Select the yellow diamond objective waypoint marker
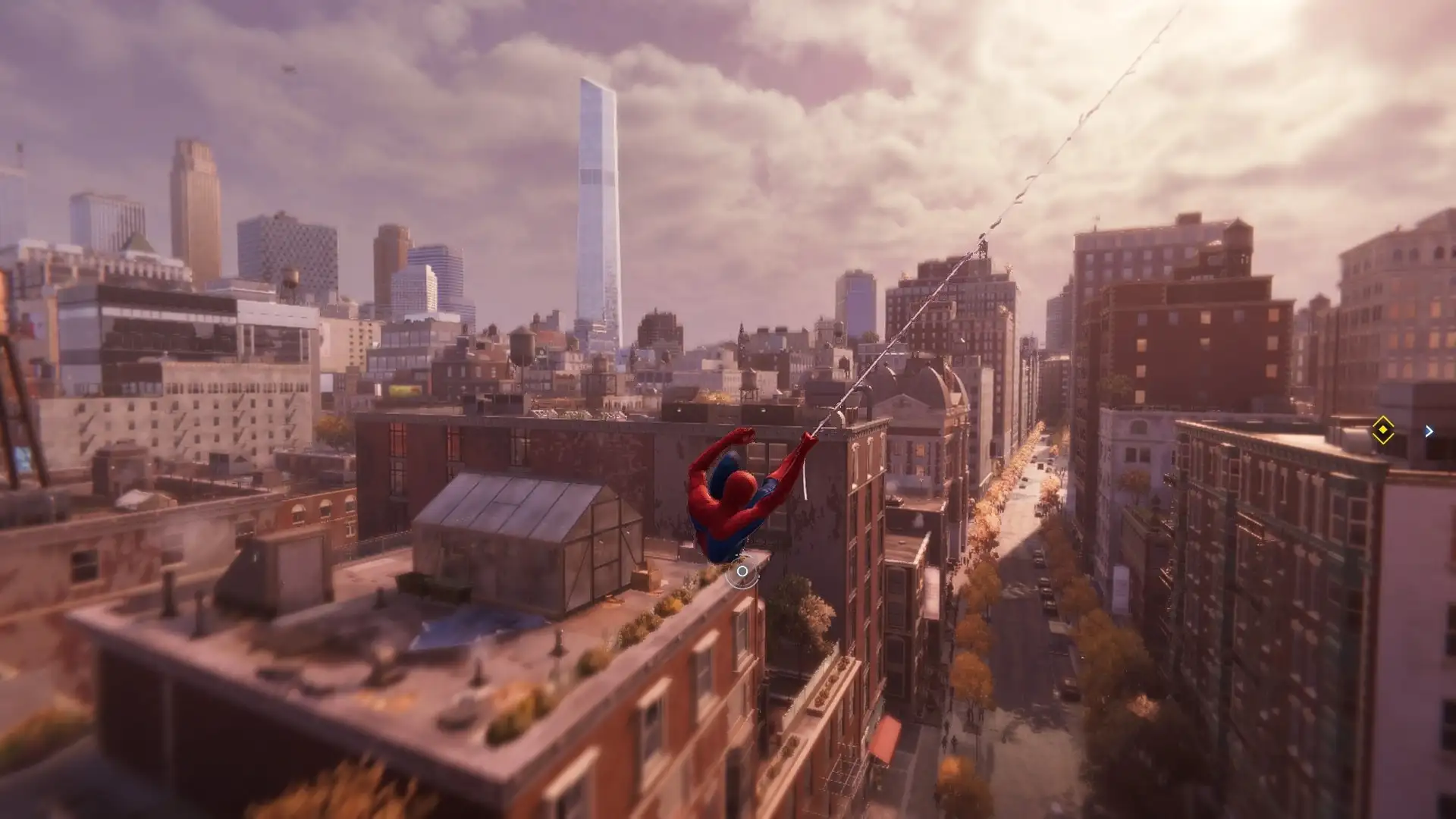This screenshot has width=1456, height=819. click(x=1382, y=430)
